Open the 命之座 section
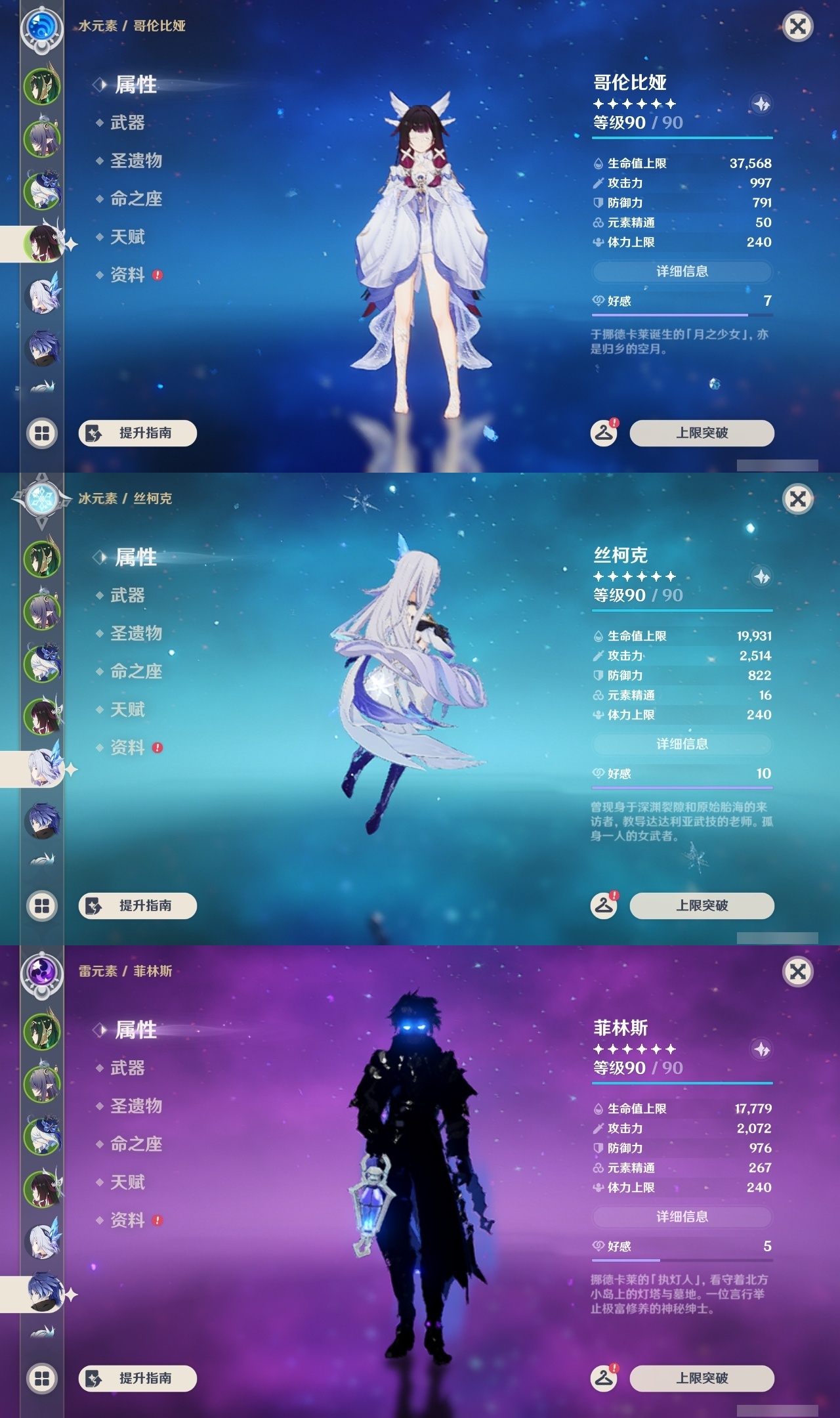Screen dimensions: 840x1418 pyautogui.click(x=136, y=198)
